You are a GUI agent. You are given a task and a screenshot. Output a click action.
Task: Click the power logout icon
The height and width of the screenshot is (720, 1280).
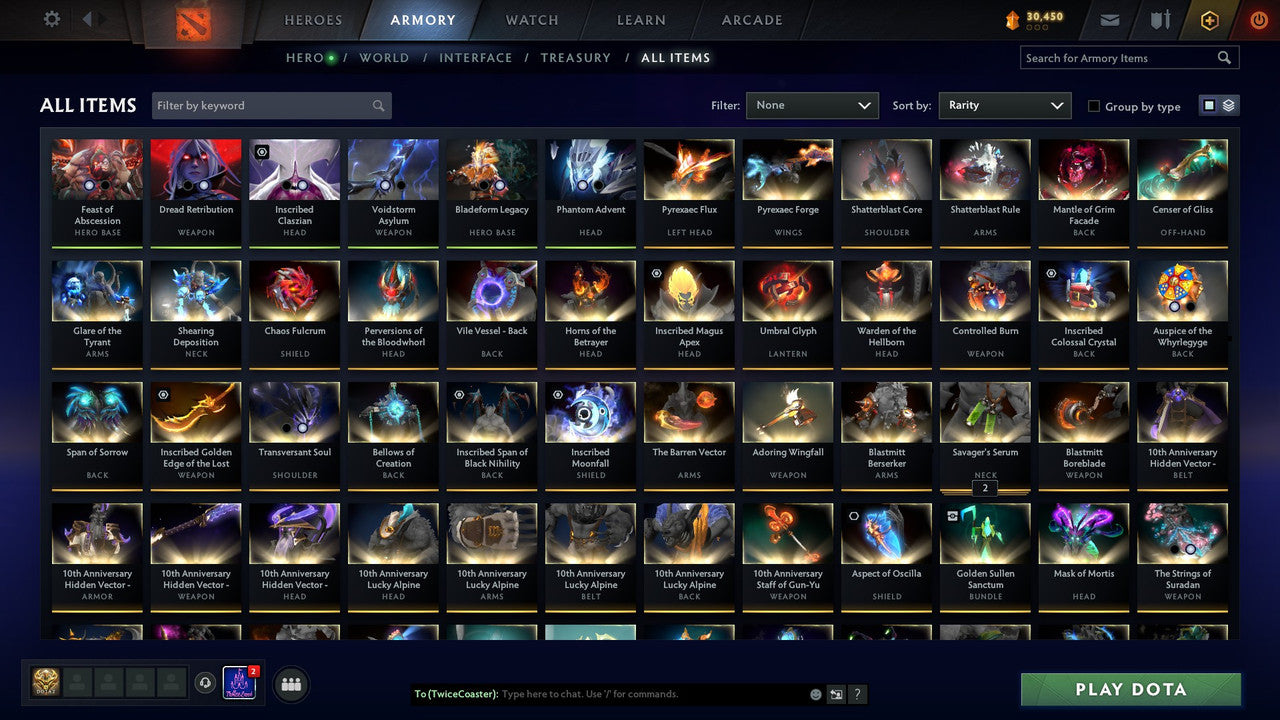coord(1257,17)
